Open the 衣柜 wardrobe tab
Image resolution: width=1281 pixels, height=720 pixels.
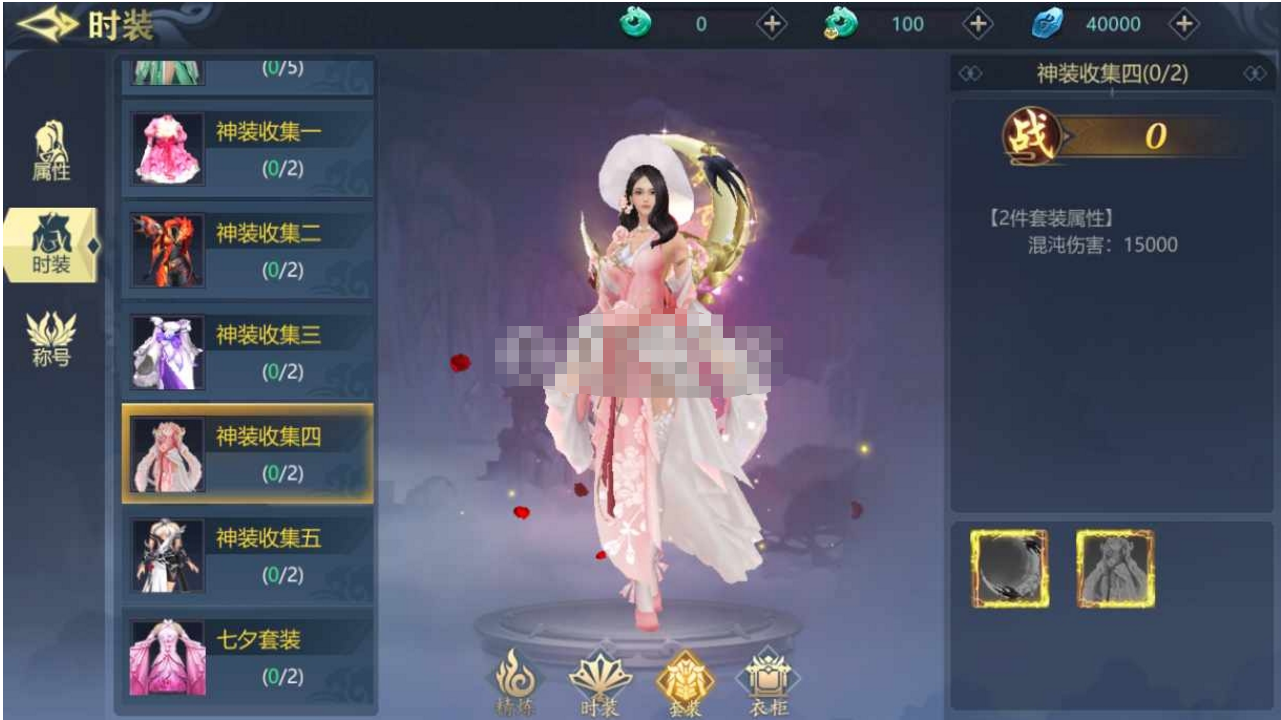pyautogui.click(x=768, y=682)
